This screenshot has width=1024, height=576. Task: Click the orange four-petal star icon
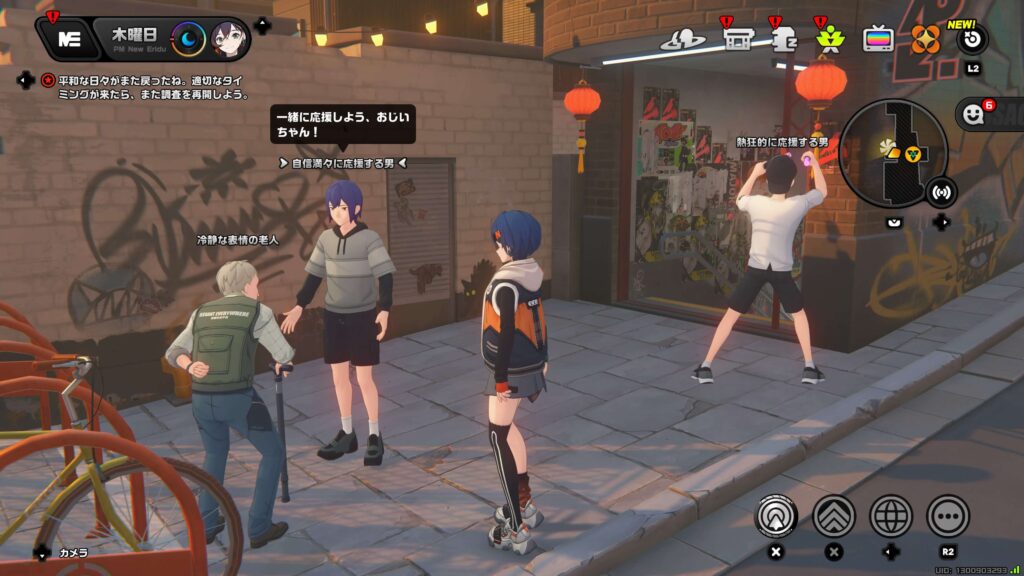point(925,39)
